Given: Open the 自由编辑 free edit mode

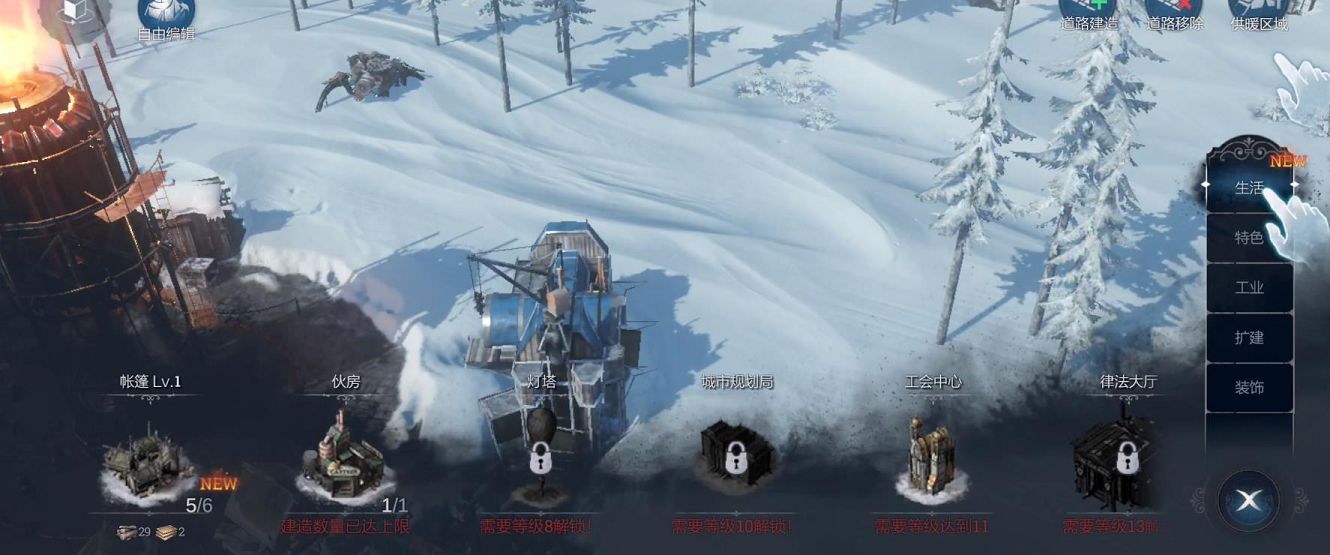Looking at the screenshot, I should click(166, 15).
